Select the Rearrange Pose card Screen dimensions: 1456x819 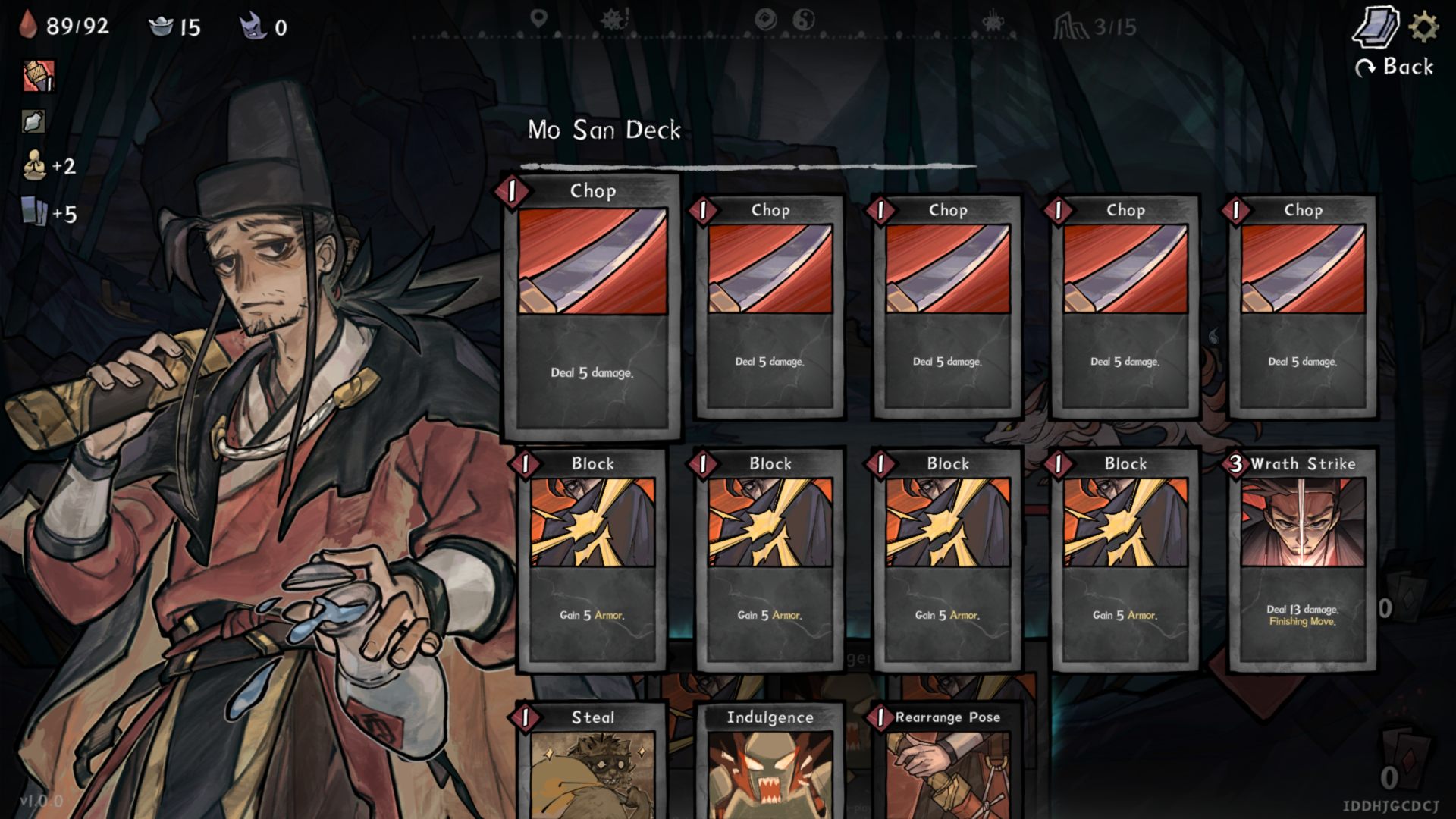[947, 762]
